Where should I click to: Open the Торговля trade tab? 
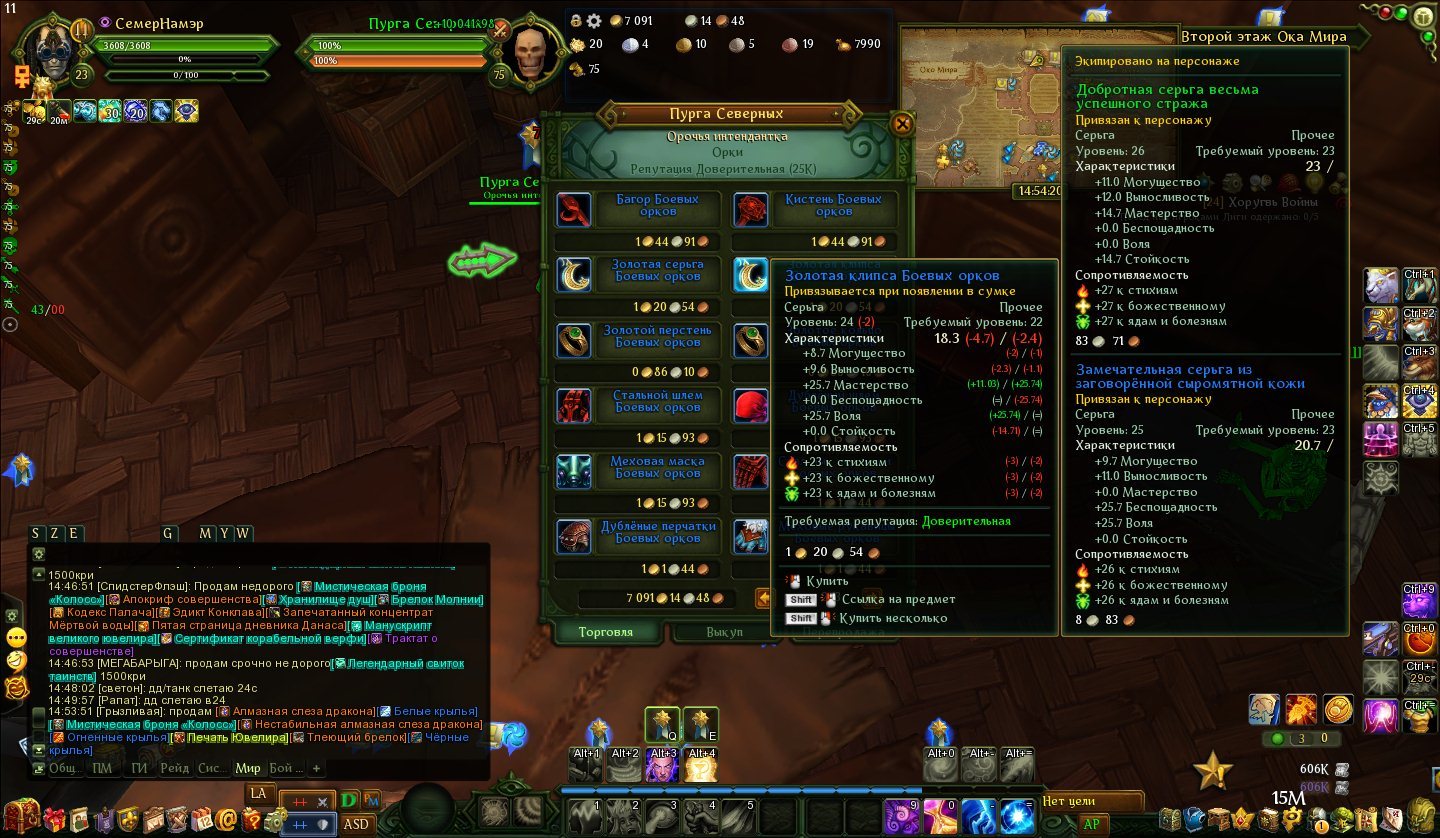pyautogui.click(x=606, y=632)
